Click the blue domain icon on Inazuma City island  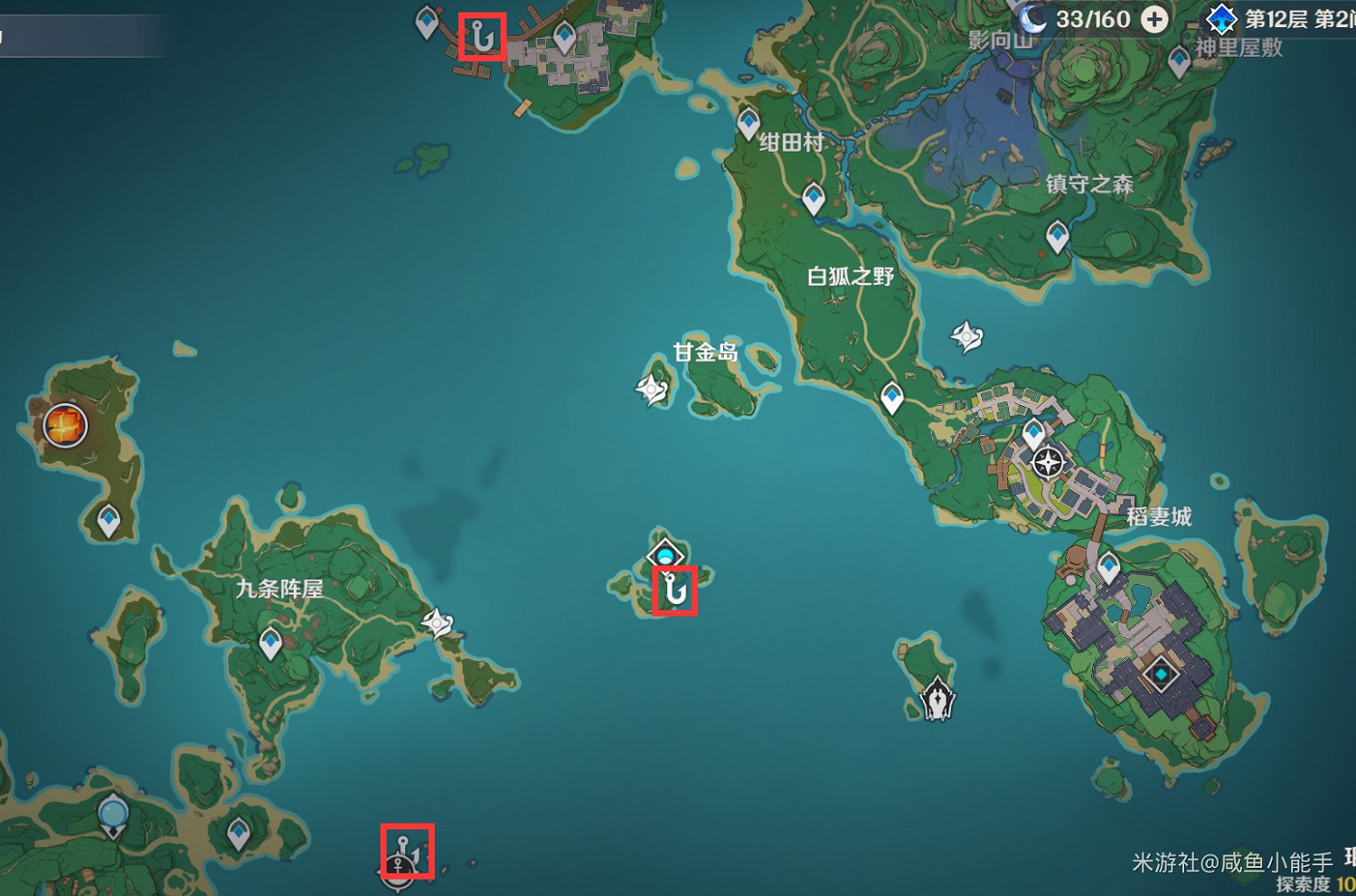[1162, 673]
